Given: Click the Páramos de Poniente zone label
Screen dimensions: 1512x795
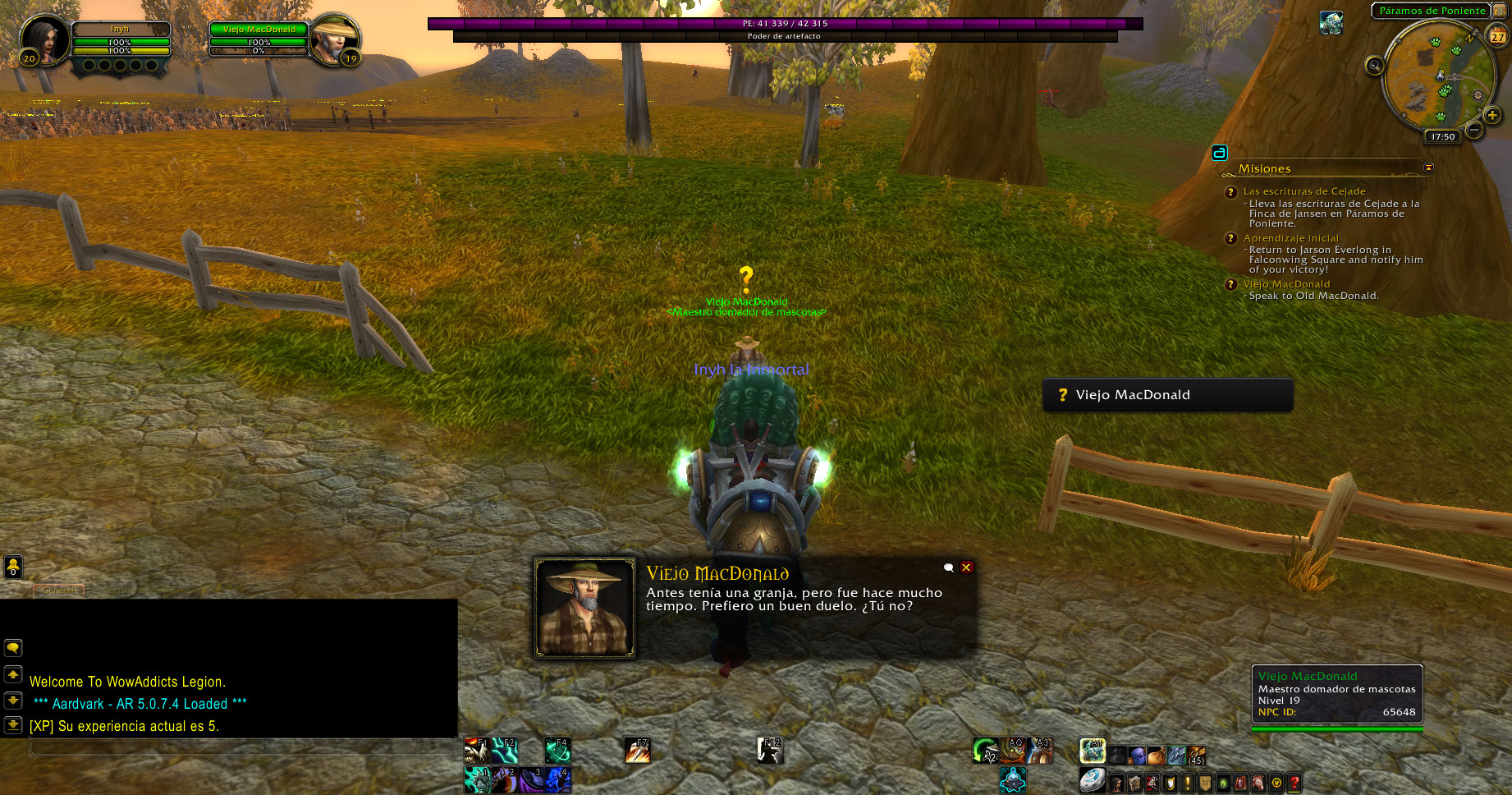Looking at the screenshot, I should click(1432, 11).
